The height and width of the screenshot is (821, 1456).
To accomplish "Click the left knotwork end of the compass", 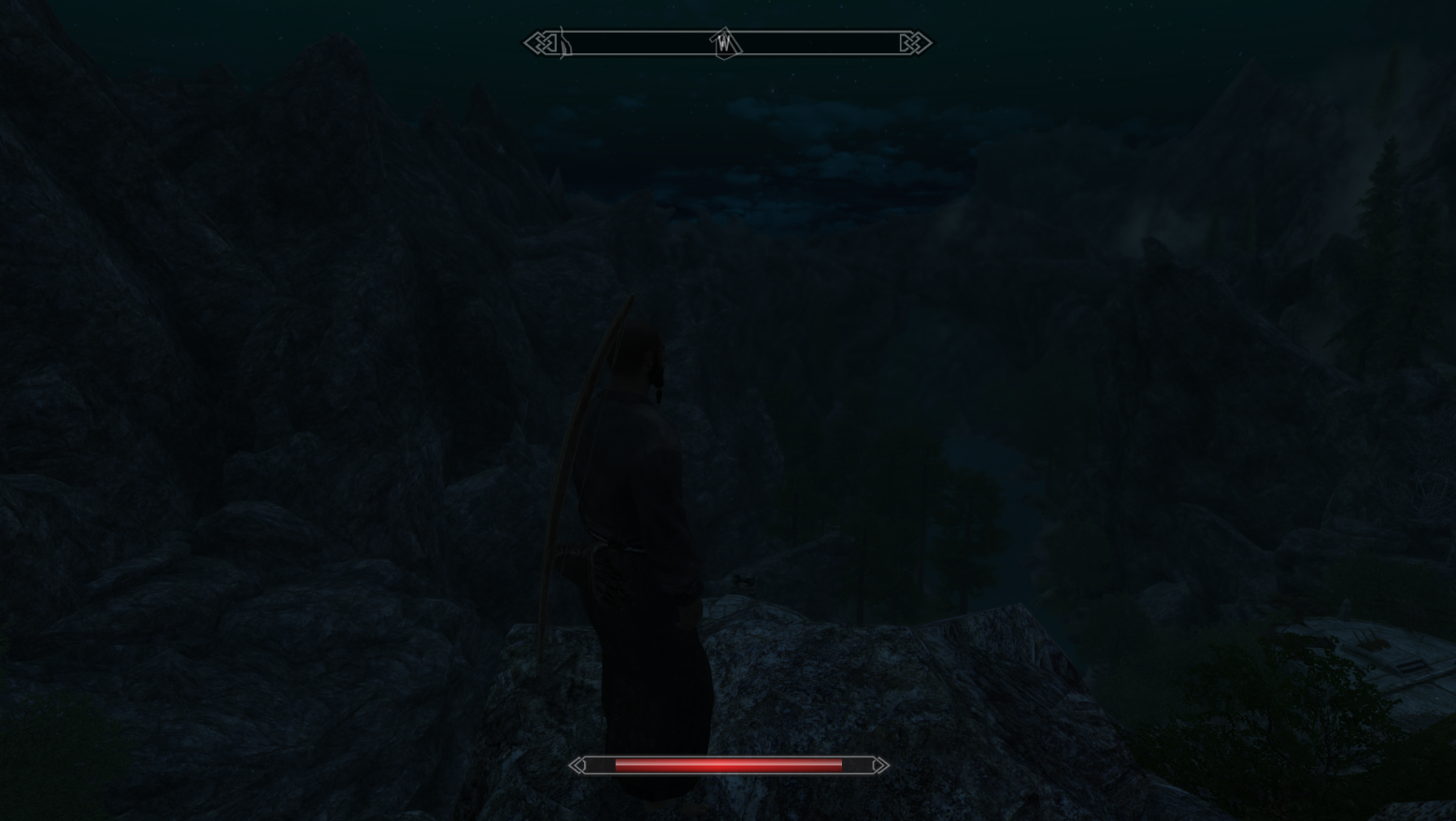I will pyautogui.click(x=540, y=42).
